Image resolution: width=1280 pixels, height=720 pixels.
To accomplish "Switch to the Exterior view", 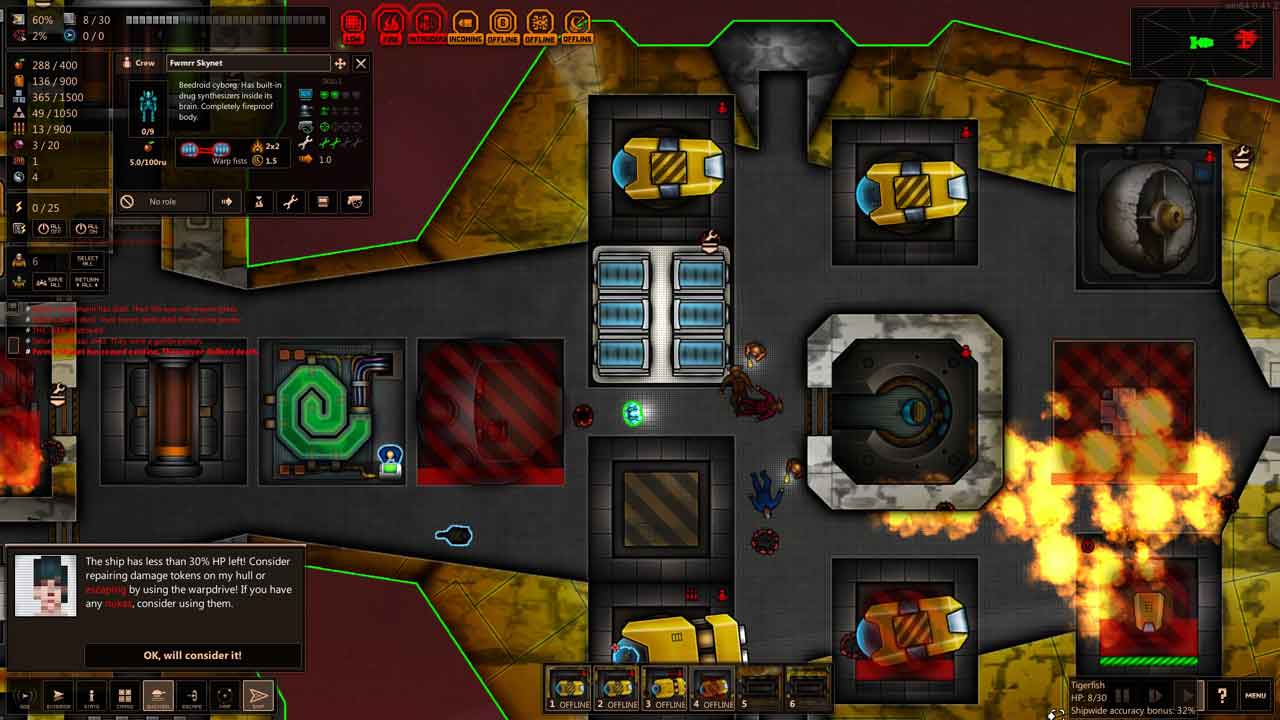I will tap(58, 695).
